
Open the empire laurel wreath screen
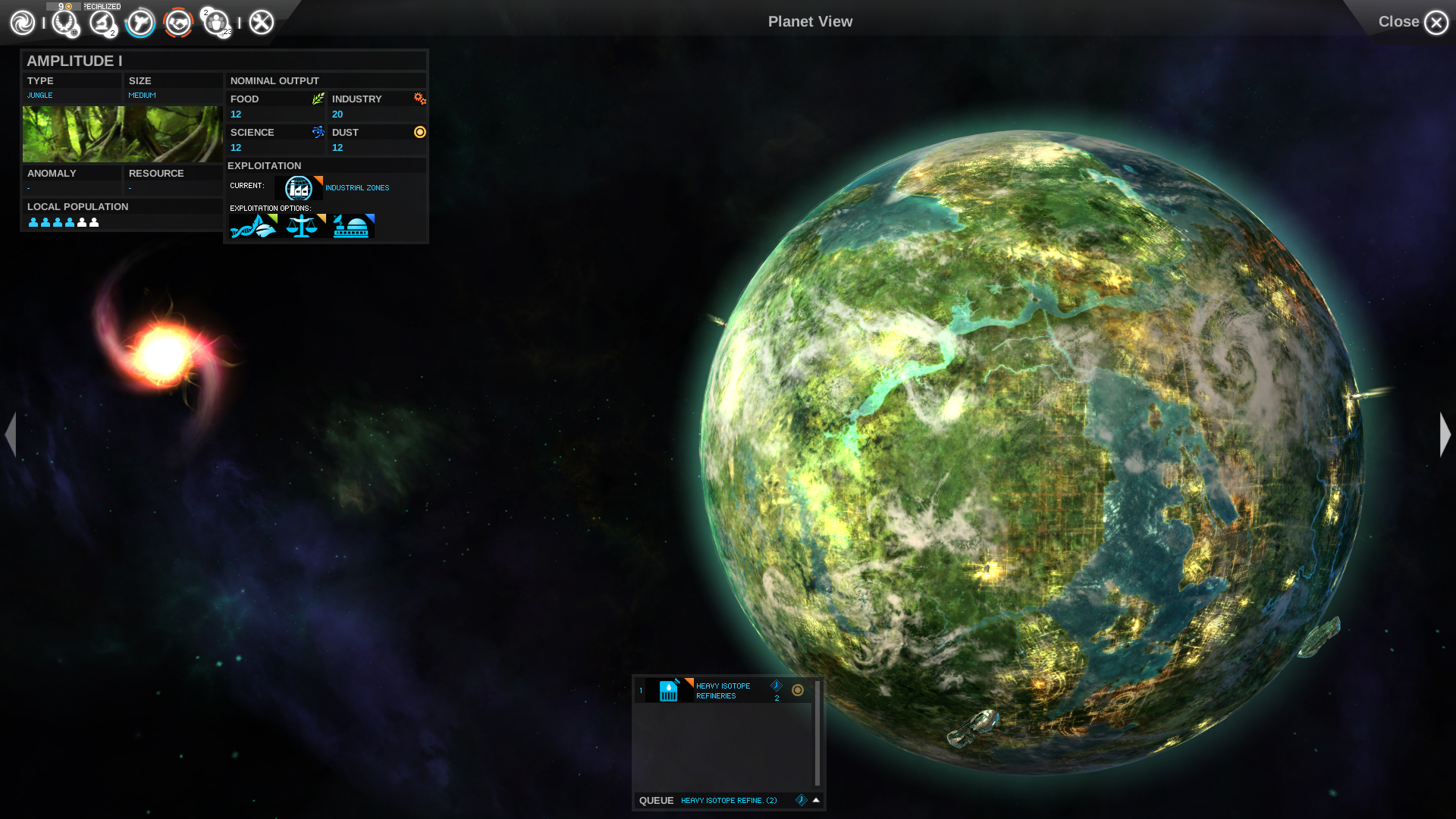pyautogui.click(x=65, y=23)
